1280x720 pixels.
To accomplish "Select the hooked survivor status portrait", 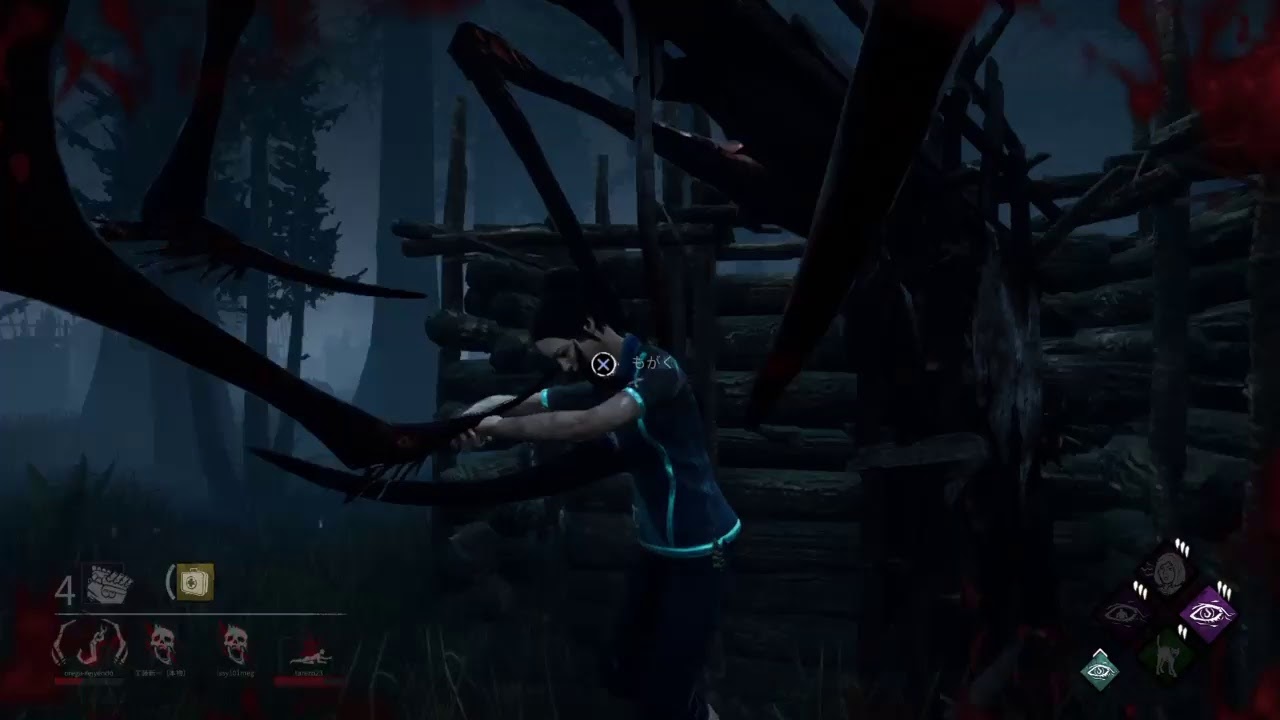I will coord(90,644).
